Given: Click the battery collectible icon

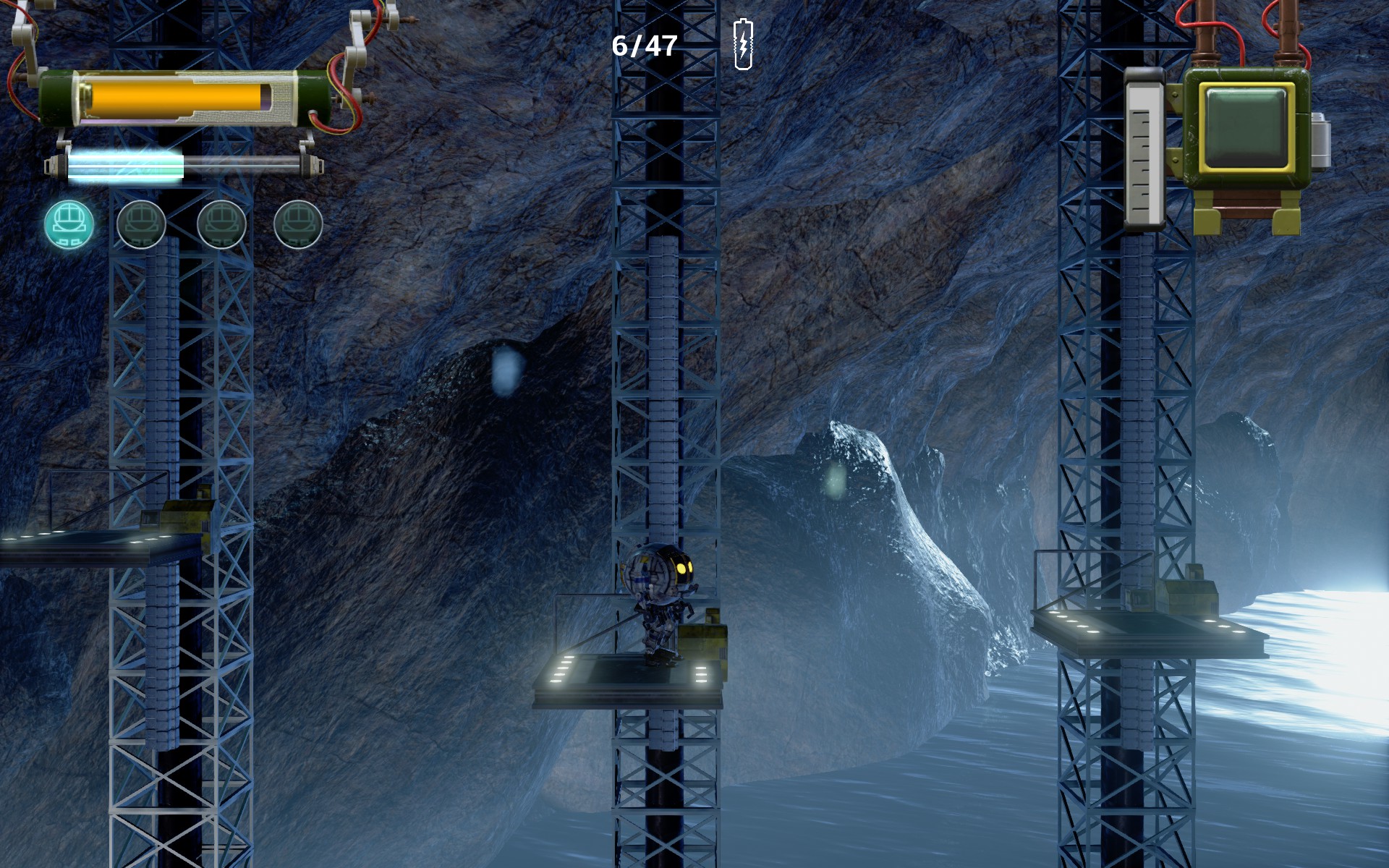Looking at the screenshot, I should tap(743, 45).
